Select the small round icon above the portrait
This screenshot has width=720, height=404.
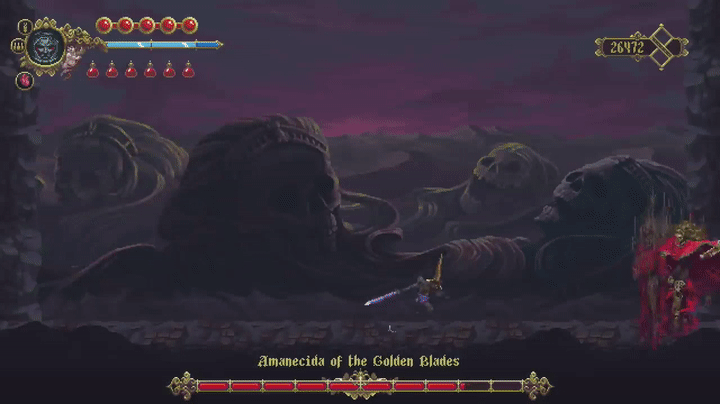click(x=26, y=25)
